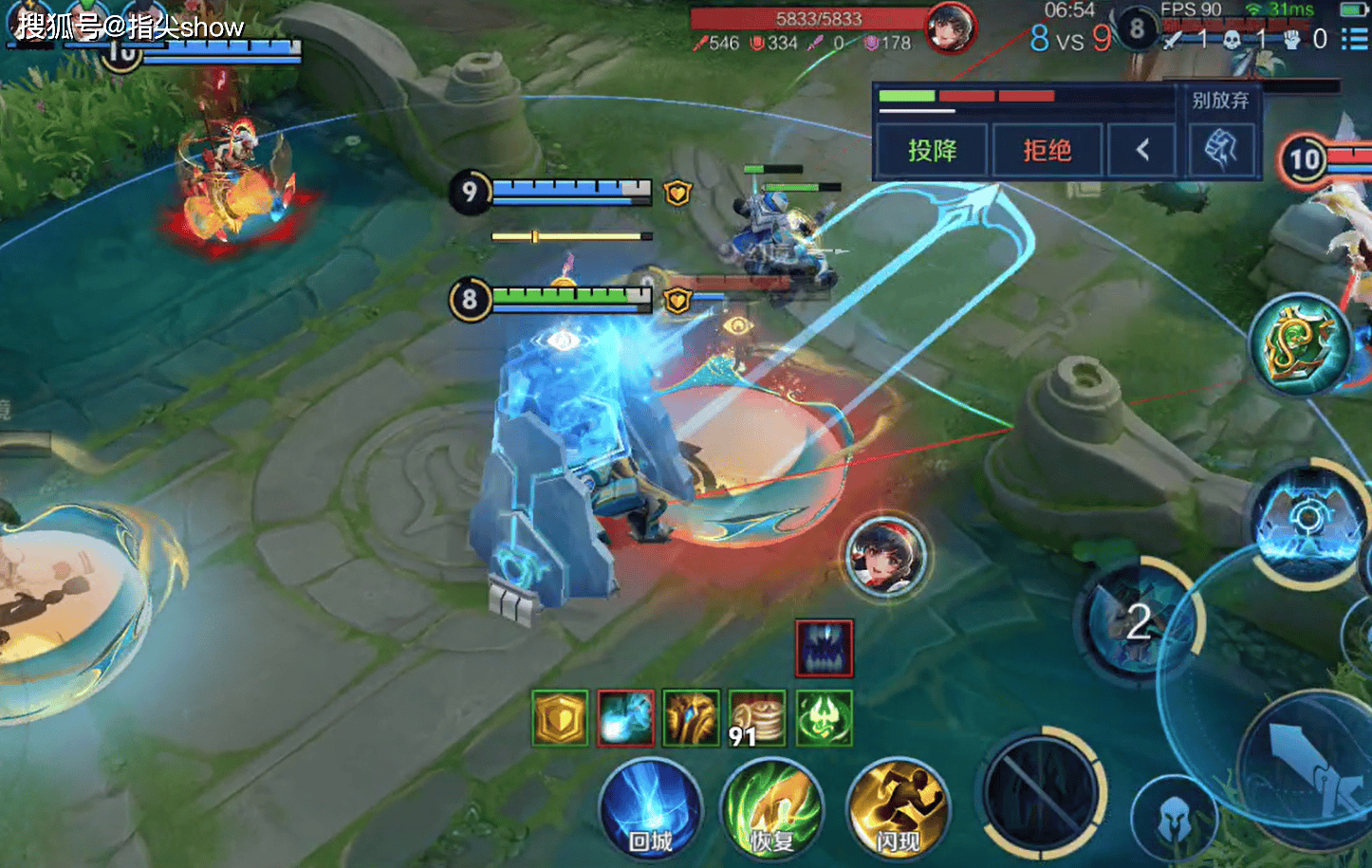The image size is (1372, 868).
Task: Trigger the skill on cooldown showing 2
Action: tap(1139, 621)
